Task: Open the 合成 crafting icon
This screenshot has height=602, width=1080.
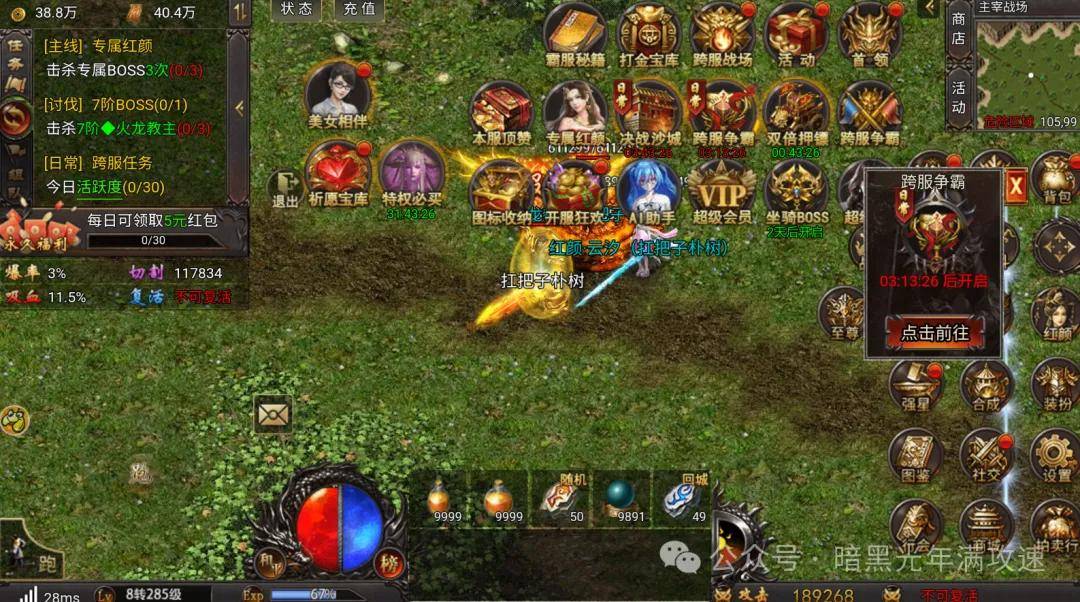Action: (985, 385)
